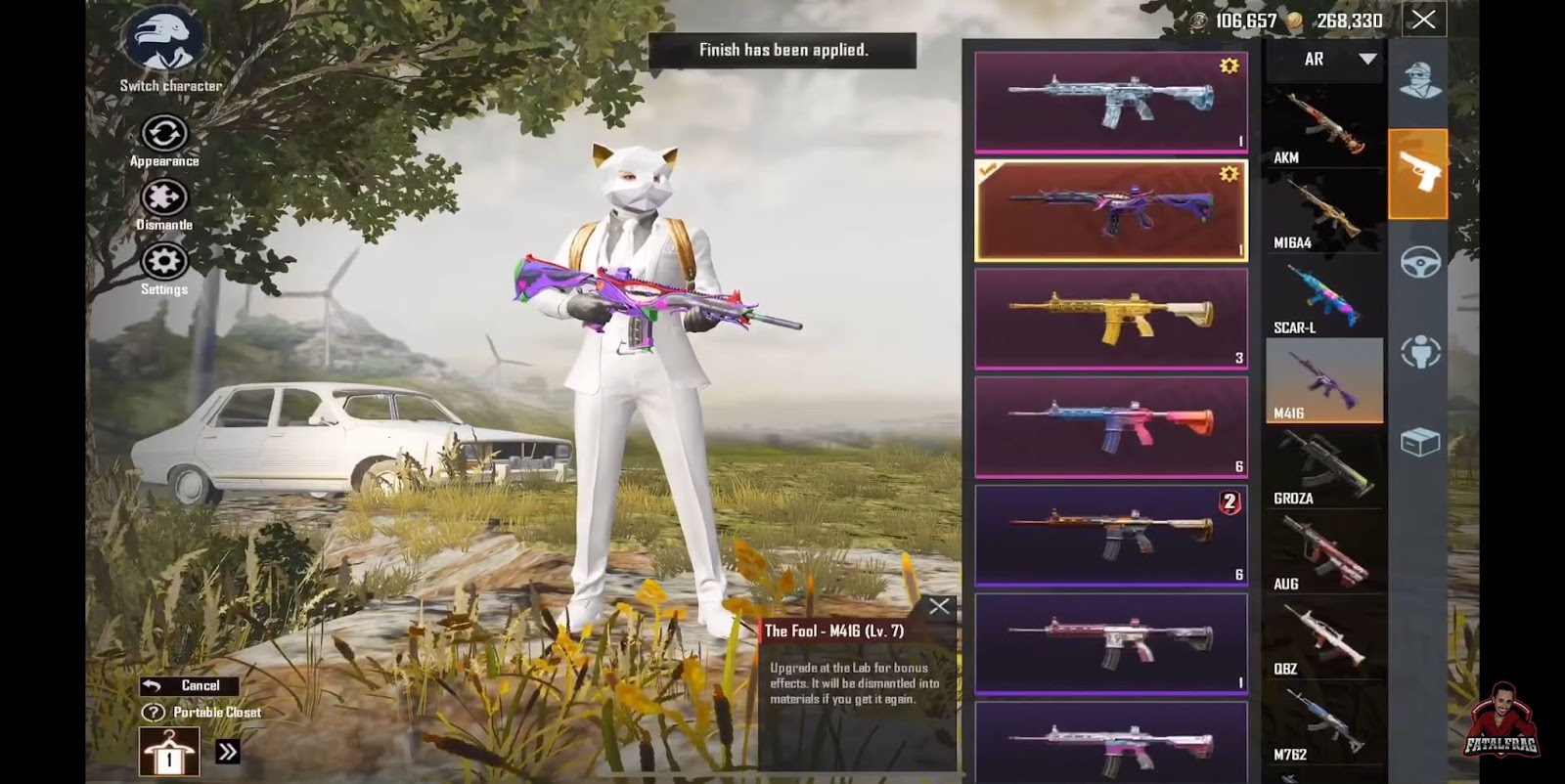Close the inventory screen
Image resolution: width=1565 pixels, height=784 pixels.
pyautogui.click(x=1423, y=20)
